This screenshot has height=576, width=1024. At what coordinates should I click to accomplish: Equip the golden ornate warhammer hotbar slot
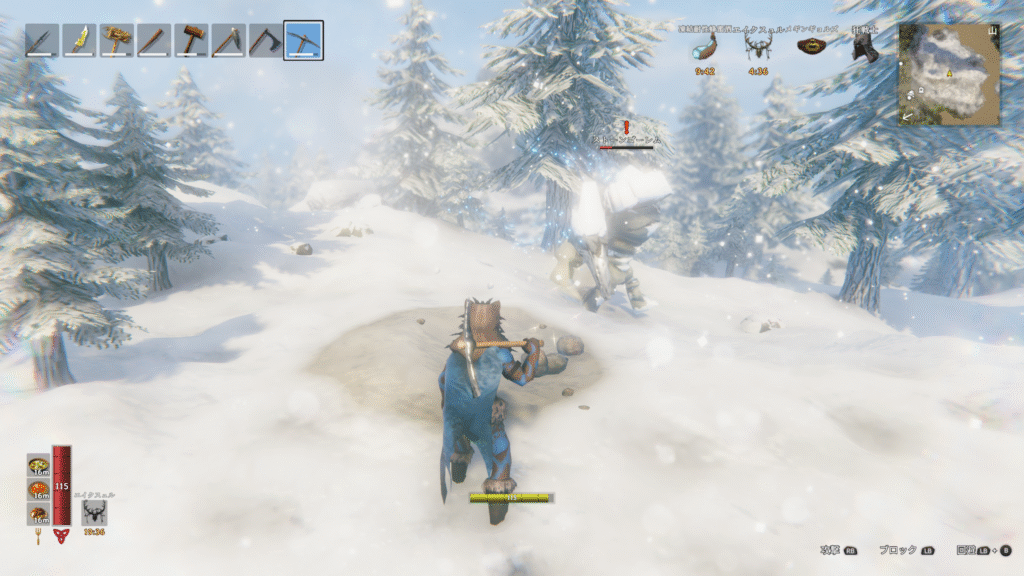[116, 41]
